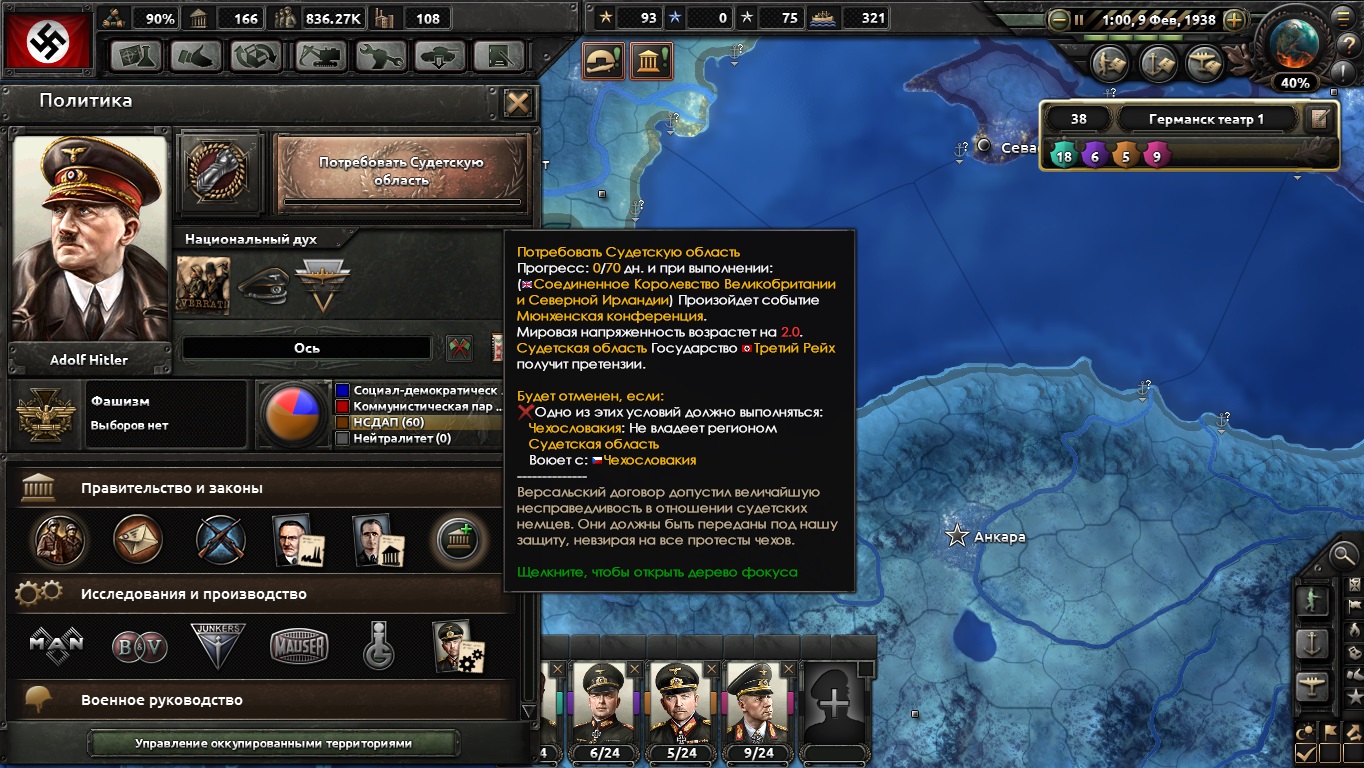Add a new general via plus portrait
The width and height of the screenshot is (1364, 768).
pyautogui.click(x=835, y=703)
